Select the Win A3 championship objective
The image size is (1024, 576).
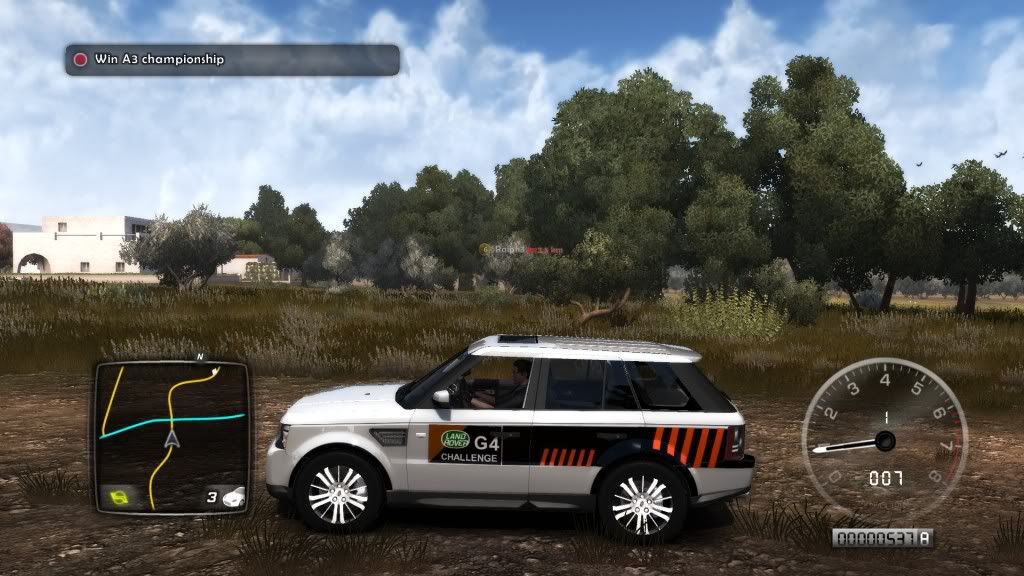pos(232,60)
